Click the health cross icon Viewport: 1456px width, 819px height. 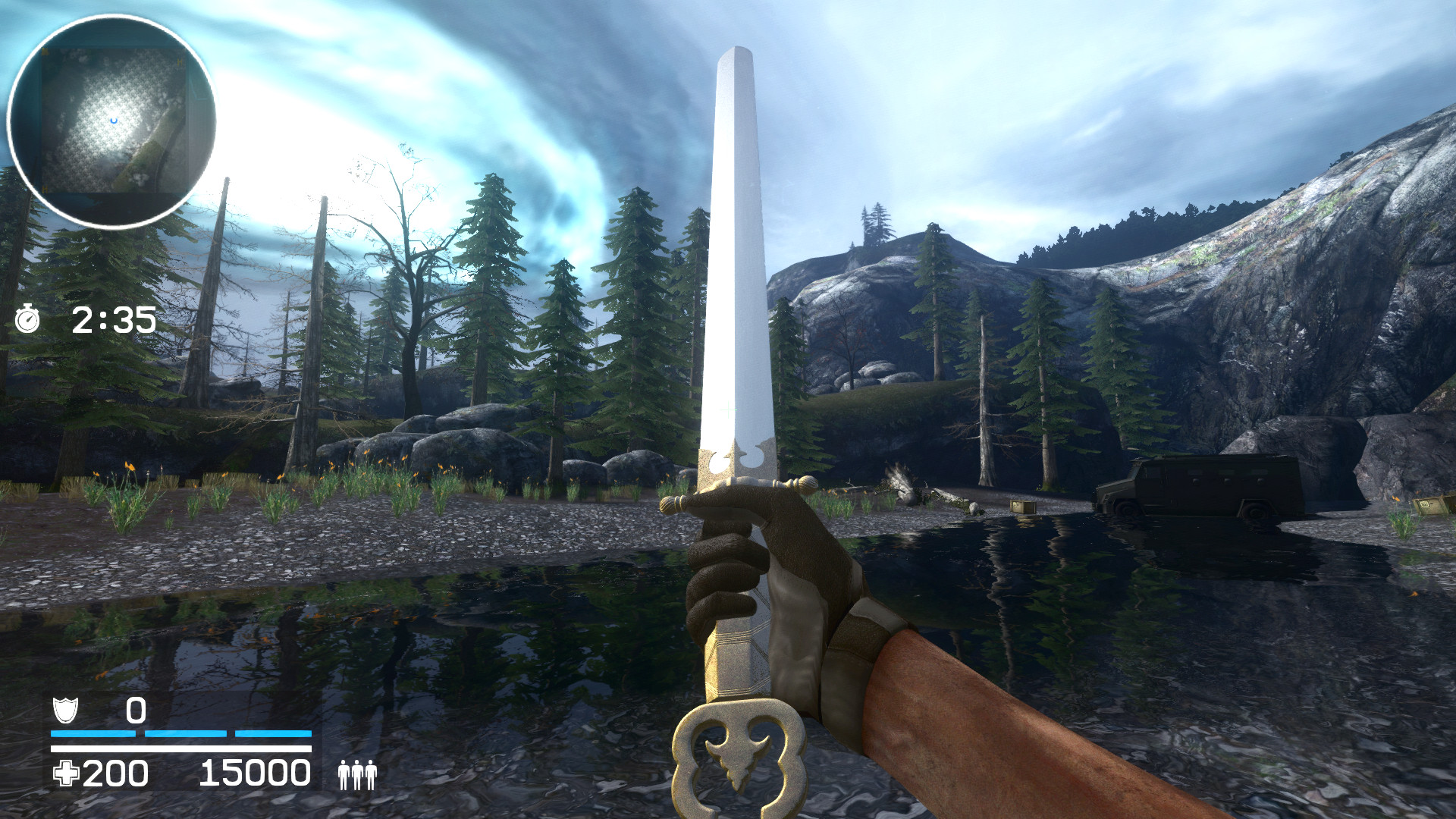(x=66, y=773)
